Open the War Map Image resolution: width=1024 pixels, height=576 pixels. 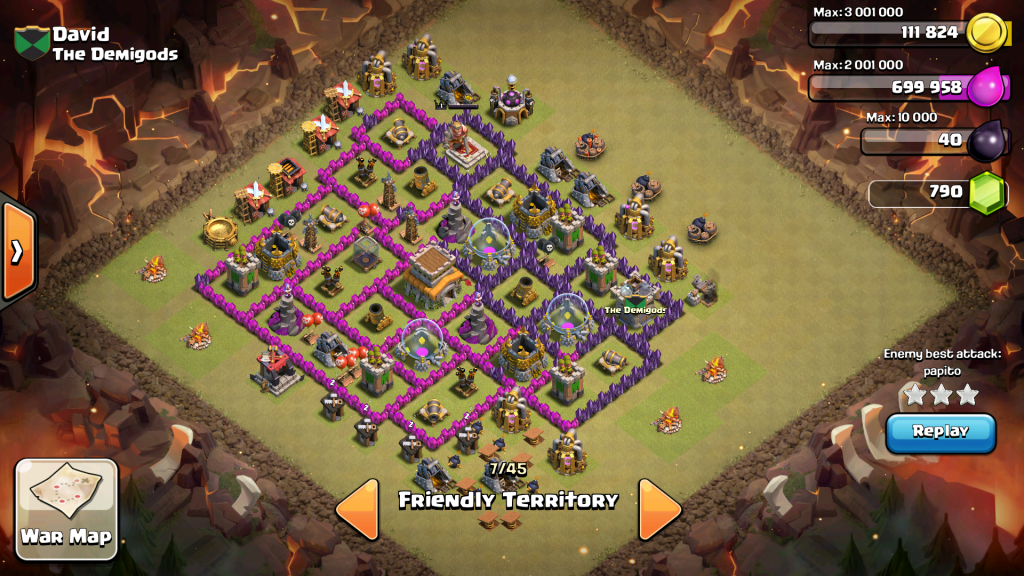67,508
